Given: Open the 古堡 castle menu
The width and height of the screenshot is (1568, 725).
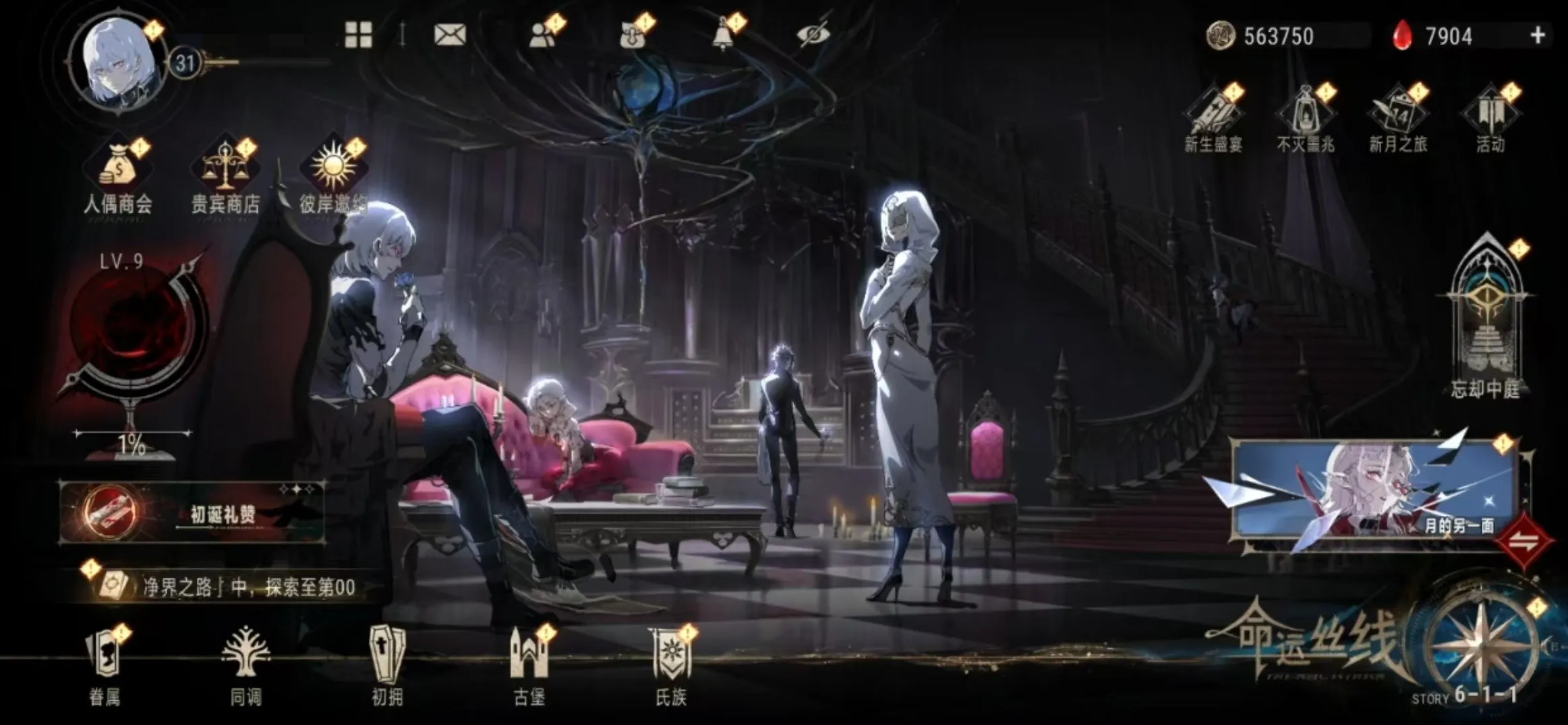Looking at the screenshot, I should pyautogui.click(x=529, y=666).
